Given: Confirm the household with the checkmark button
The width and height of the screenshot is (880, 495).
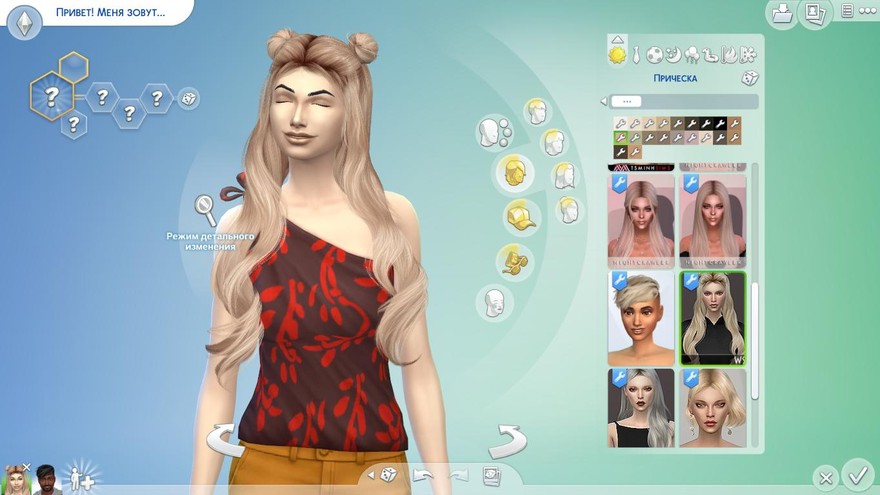Looking at the screenshot, I should 857,472.
